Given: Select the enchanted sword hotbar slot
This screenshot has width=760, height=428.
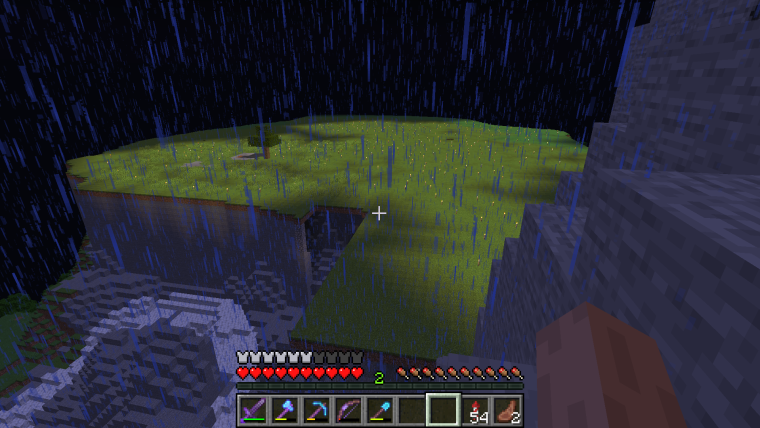Looking at the screenshot, I should (253, 410).
